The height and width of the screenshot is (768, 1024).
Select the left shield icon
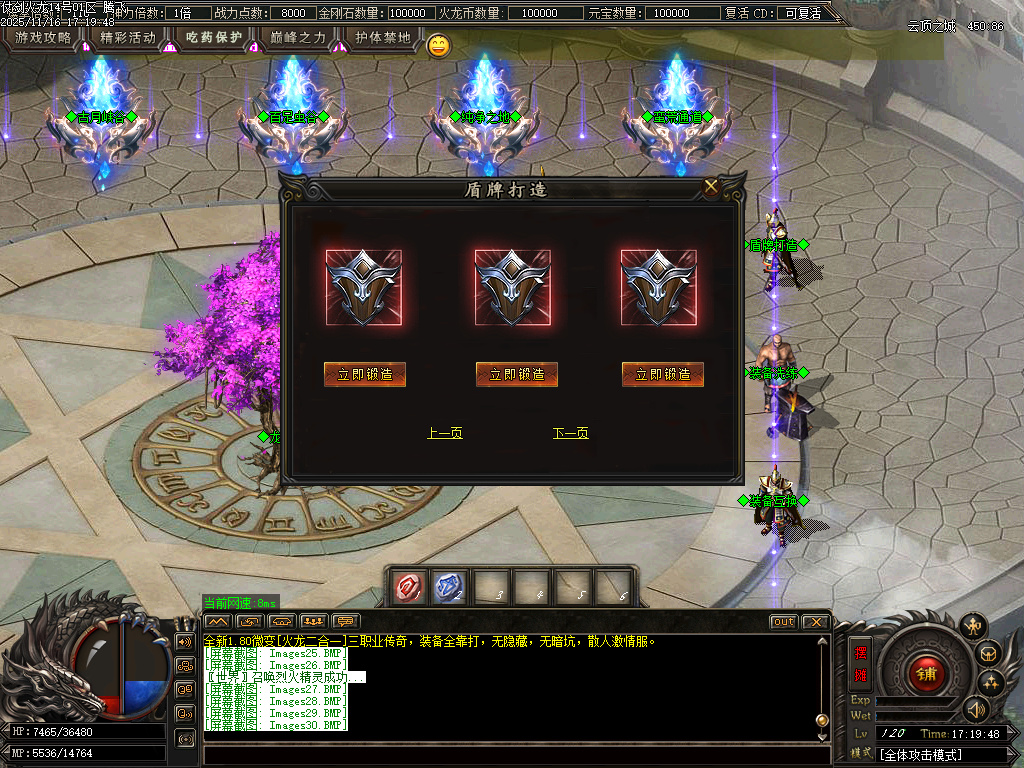pos(364,287)
